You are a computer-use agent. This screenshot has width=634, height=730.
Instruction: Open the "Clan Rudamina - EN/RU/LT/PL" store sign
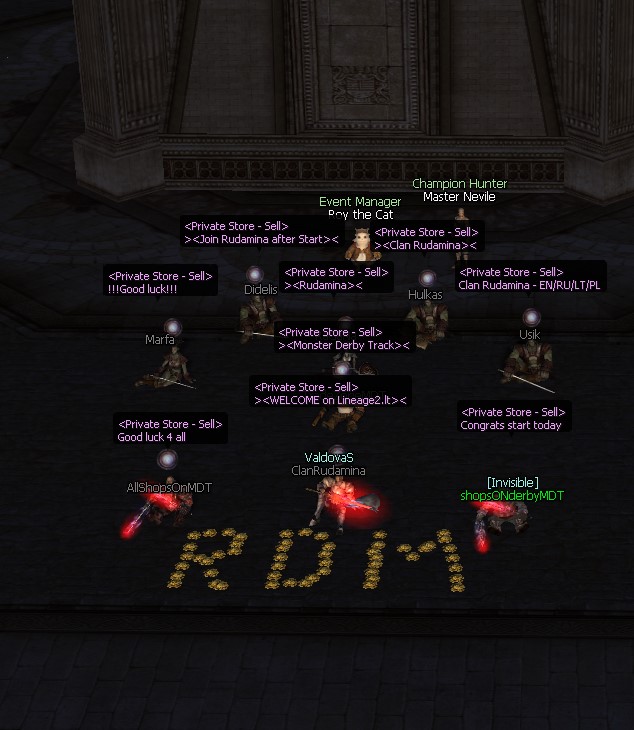(x=530, y=278)
